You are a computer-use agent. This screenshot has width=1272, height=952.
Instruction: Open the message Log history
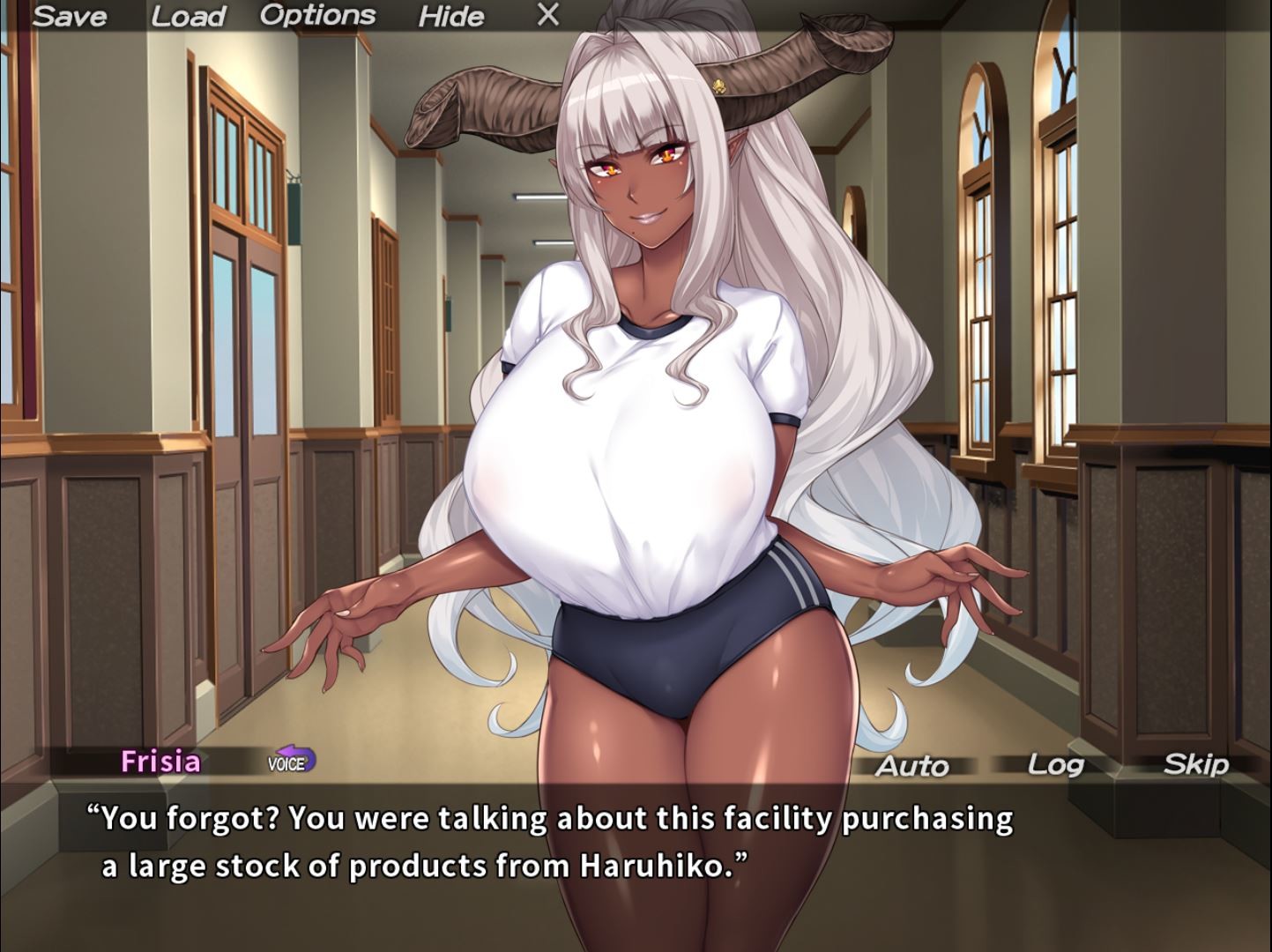tap(1057, 765)
